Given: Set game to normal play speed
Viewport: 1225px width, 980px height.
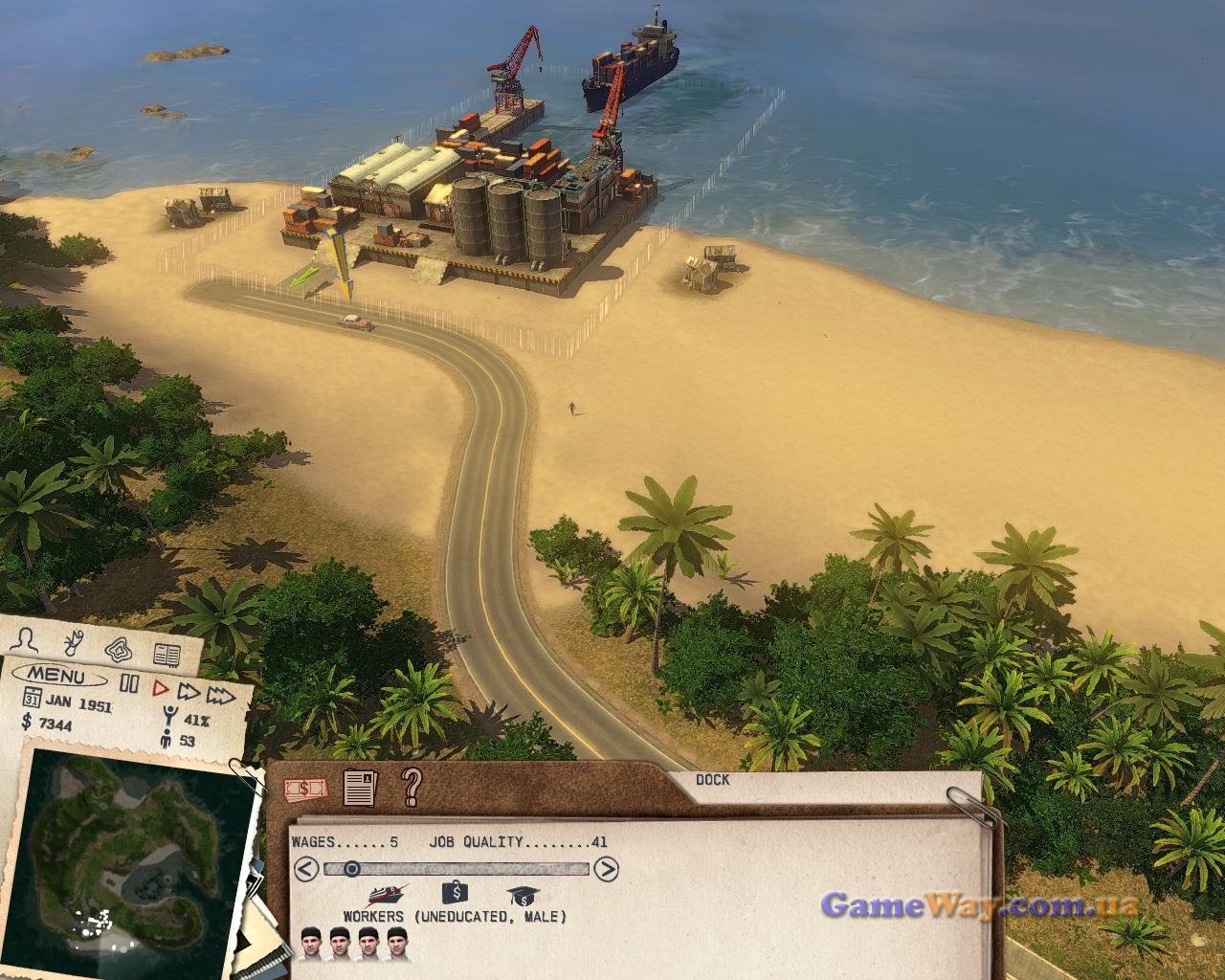Looking at the screenshot, I should click(160, 687).
